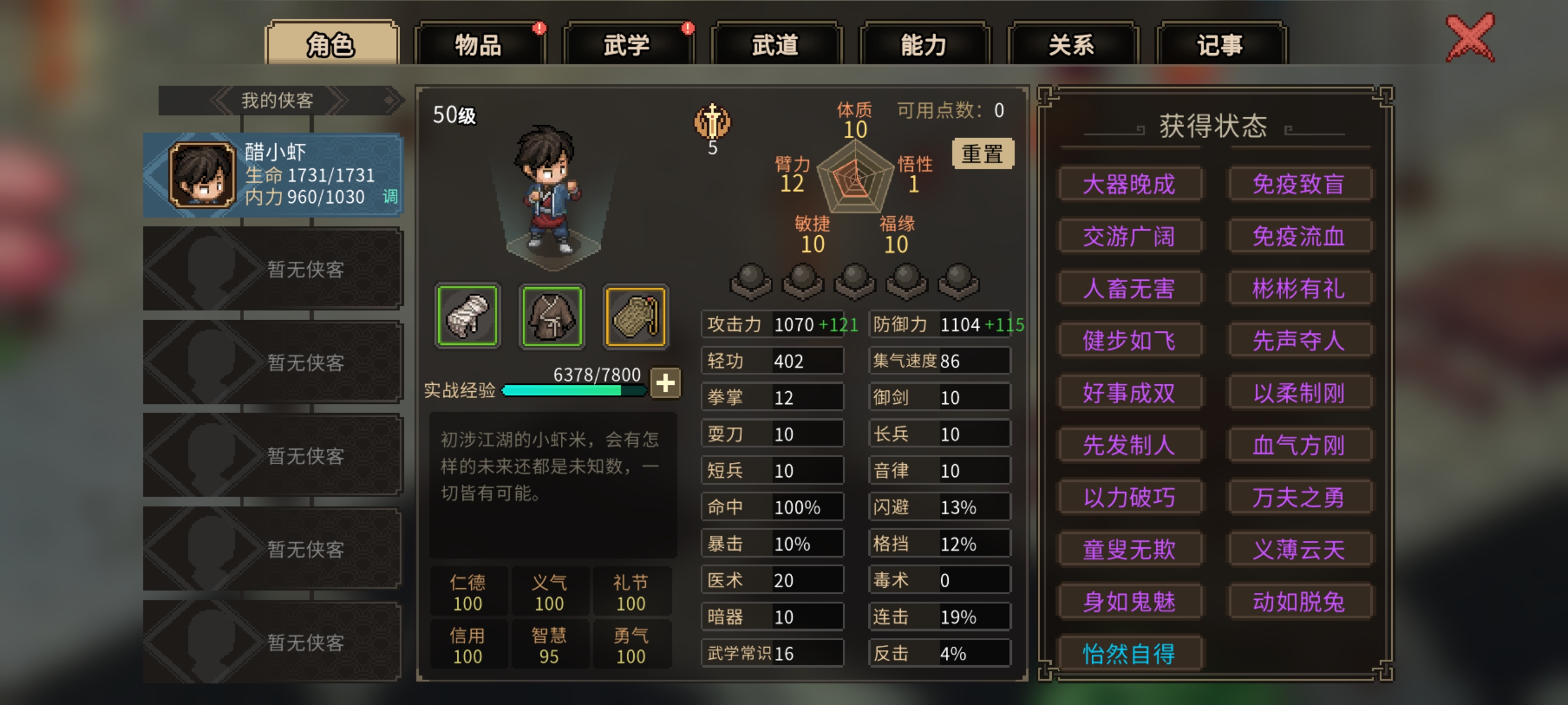The image size is (1568, 705).
Task: Select the robe armor equipment icon
Action: pyautogui.click(x=551, y=316)
